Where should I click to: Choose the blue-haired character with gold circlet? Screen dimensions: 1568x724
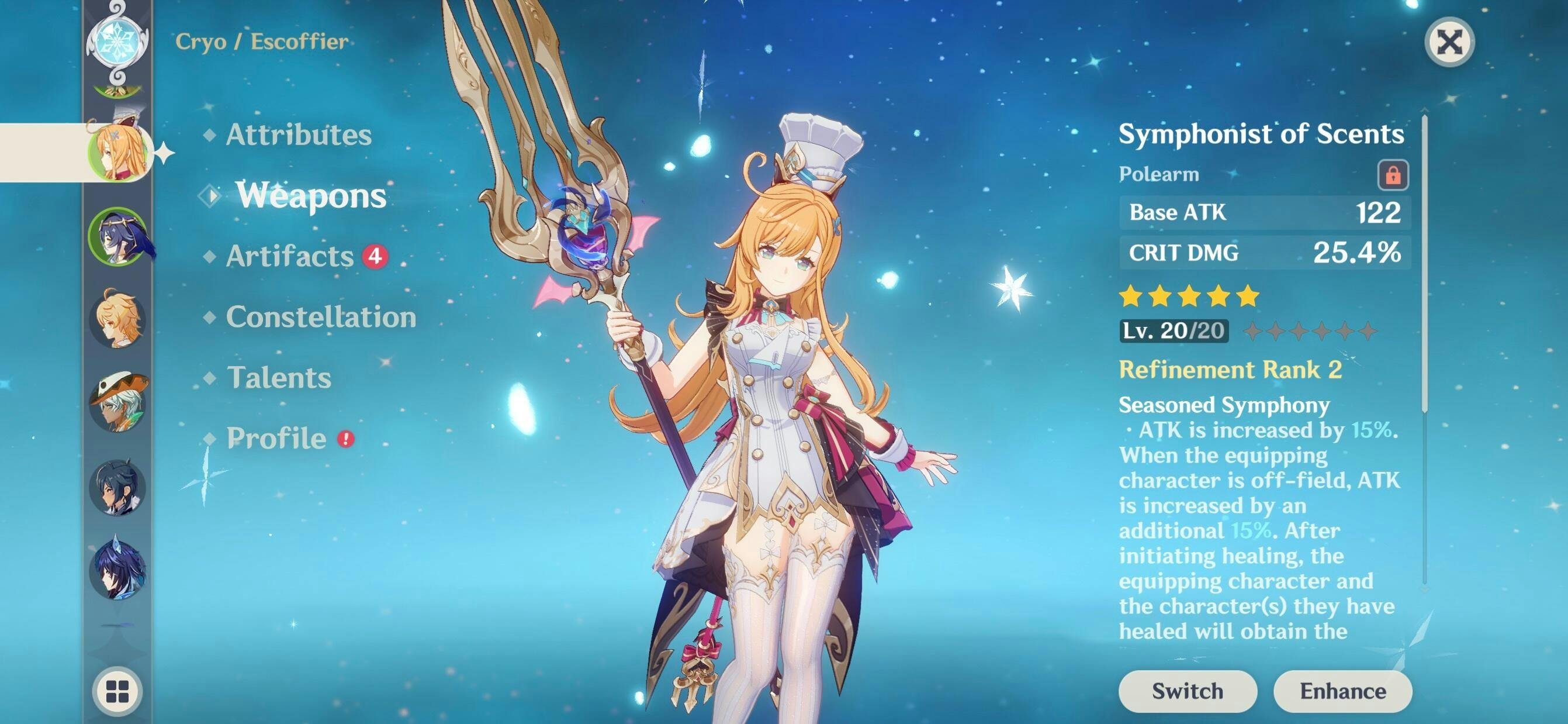[117, 236]
